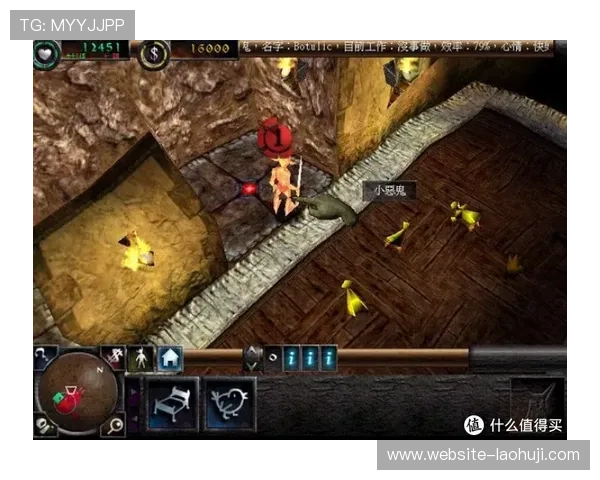Choose the Hatchery chick room icon

[229, 404]
